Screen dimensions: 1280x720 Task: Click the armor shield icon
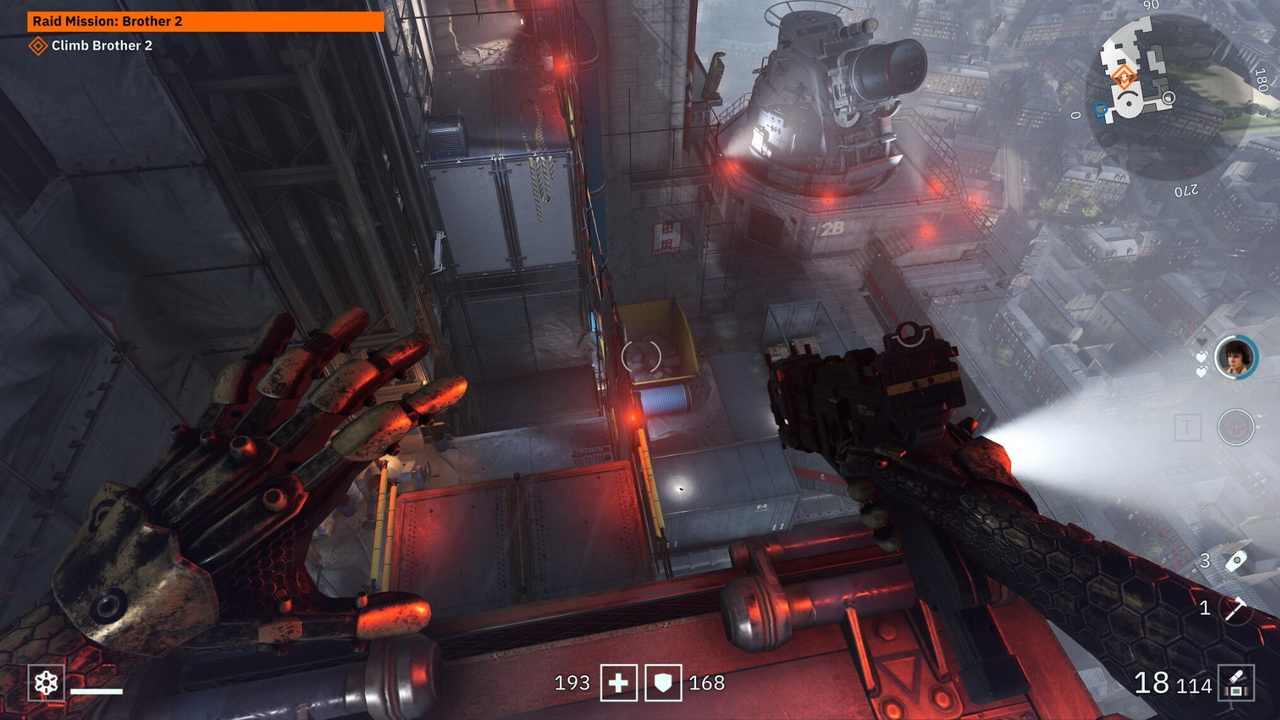[664, 683]
